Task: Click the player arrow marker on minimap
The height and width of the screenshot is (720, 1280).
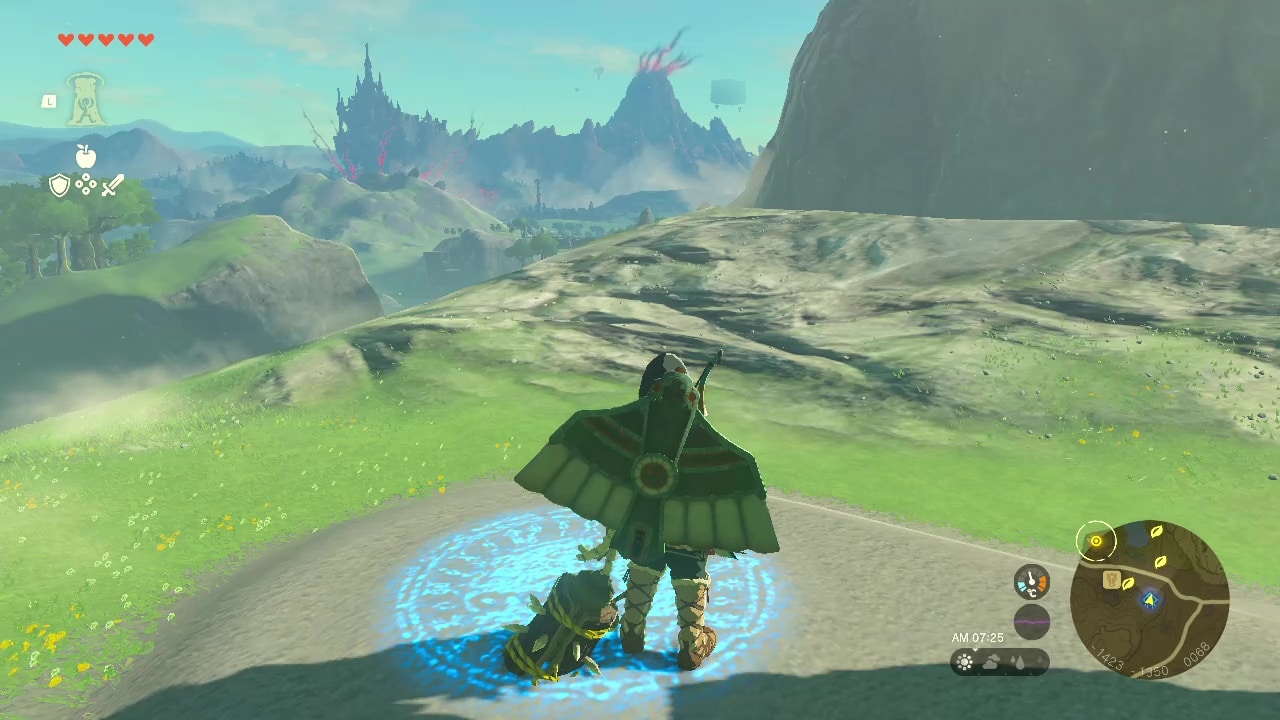Action: (x=1150, y=600)
